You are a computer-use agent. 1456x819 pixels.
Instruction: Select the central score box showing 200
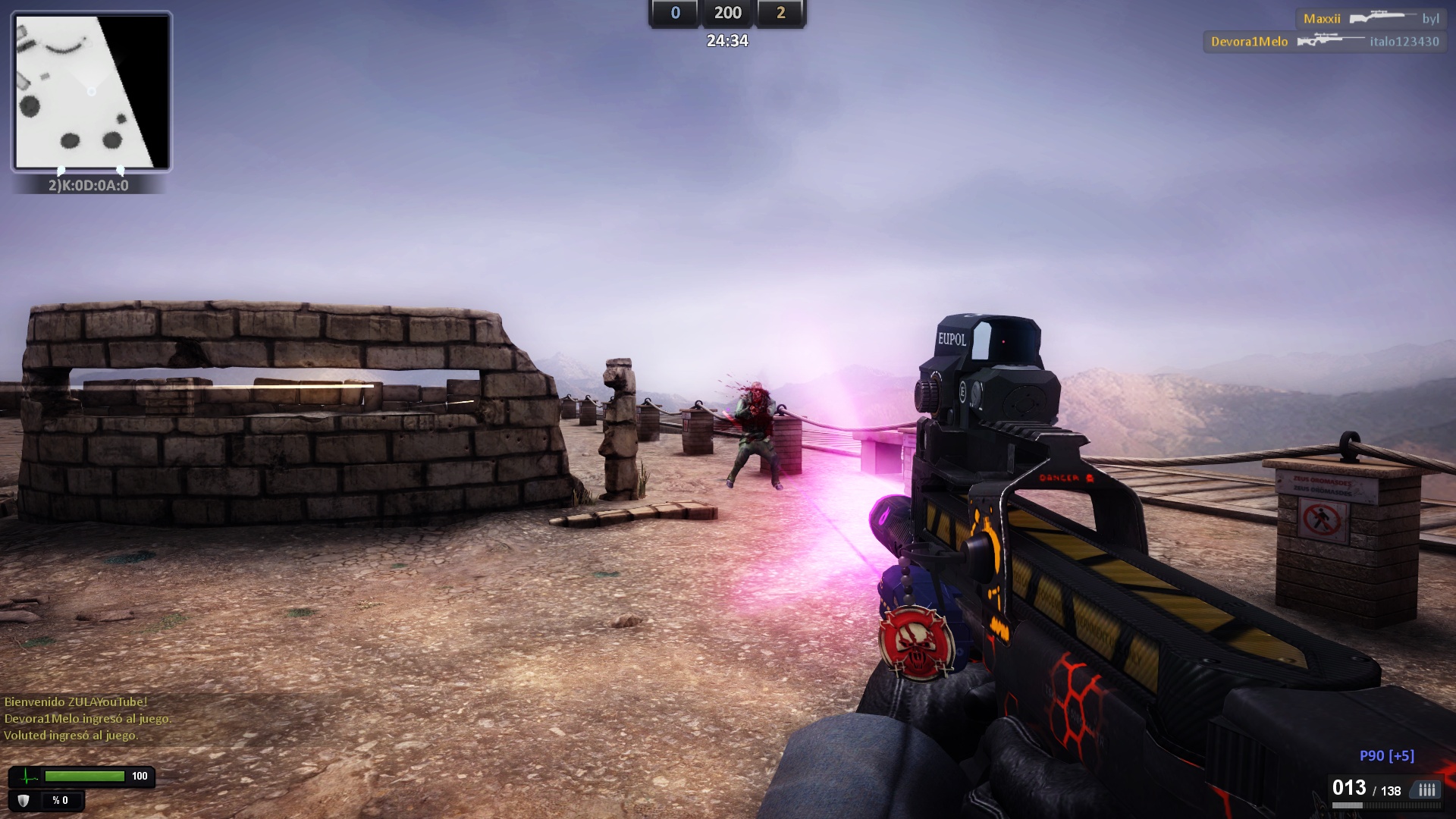728,13
